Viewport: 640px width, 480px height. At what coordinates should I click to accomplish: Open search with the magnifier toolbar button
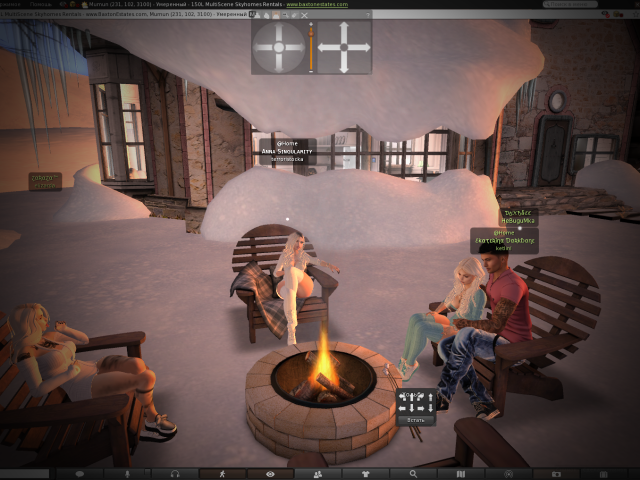[x=413, y=473]
